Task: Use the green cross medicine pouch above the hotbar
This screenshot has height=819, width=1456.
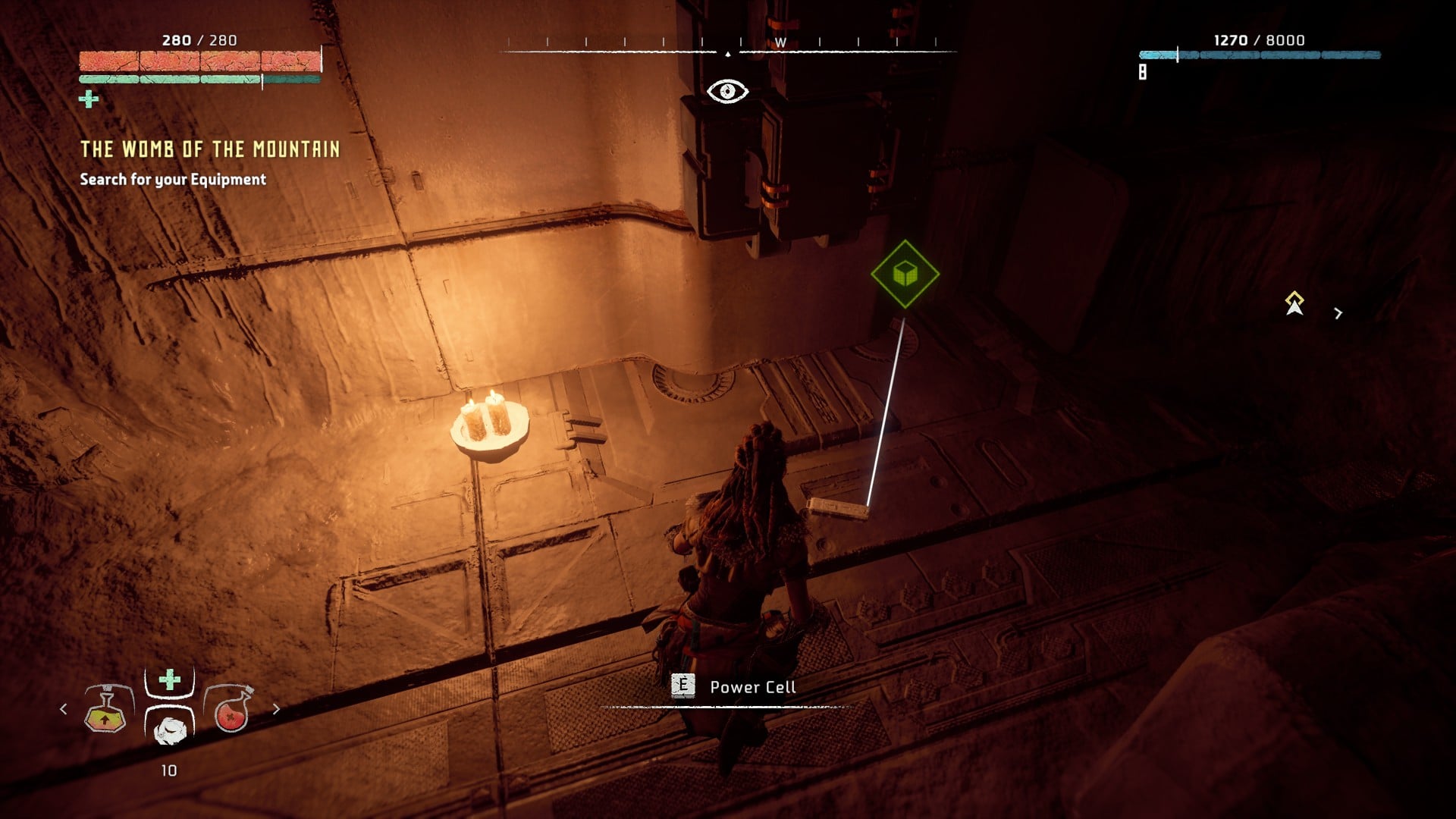Action: [x=170, y=679]
